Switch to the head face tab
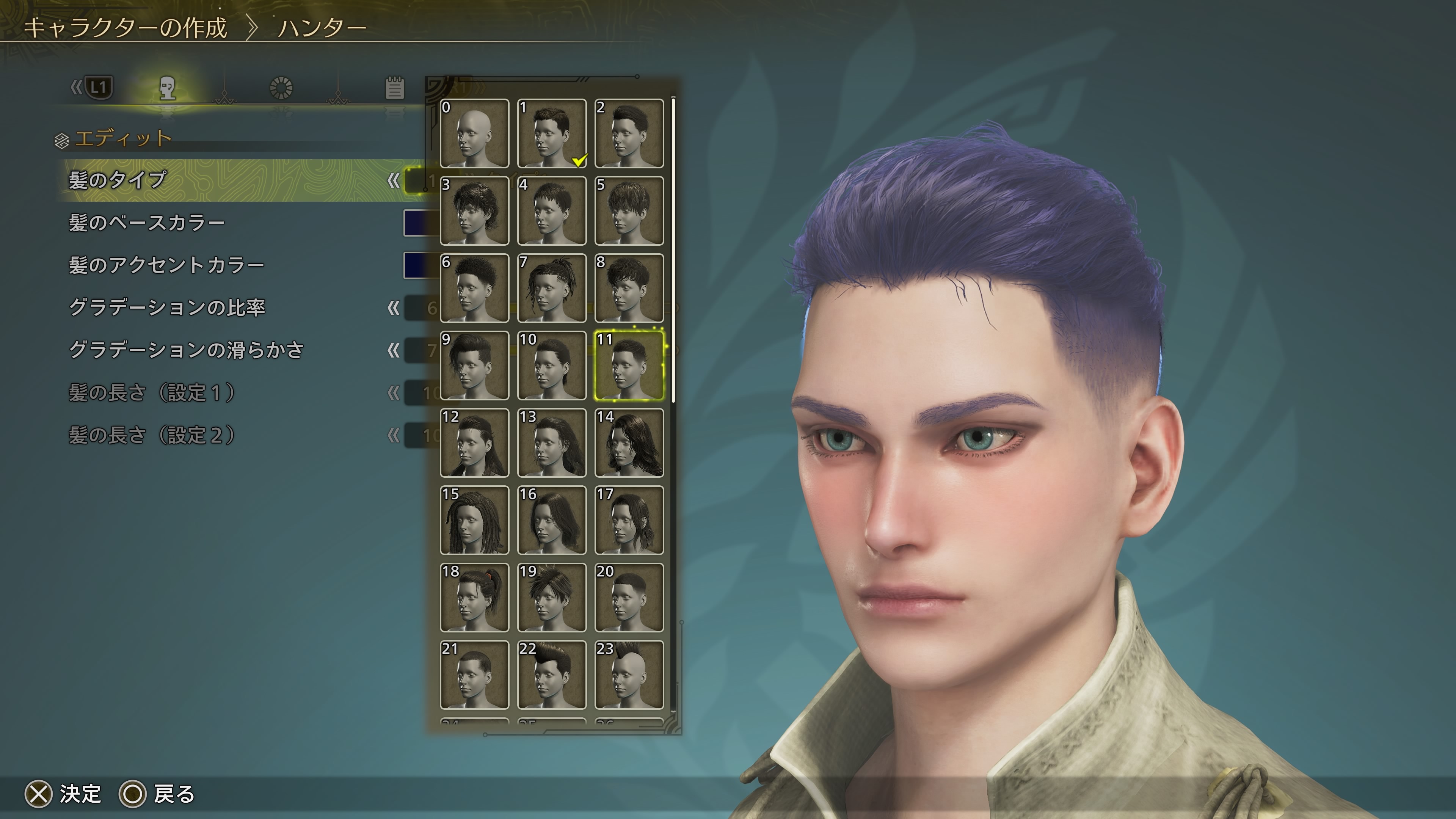The width and height of the screenshot is (1456, 819). [167, 88]
